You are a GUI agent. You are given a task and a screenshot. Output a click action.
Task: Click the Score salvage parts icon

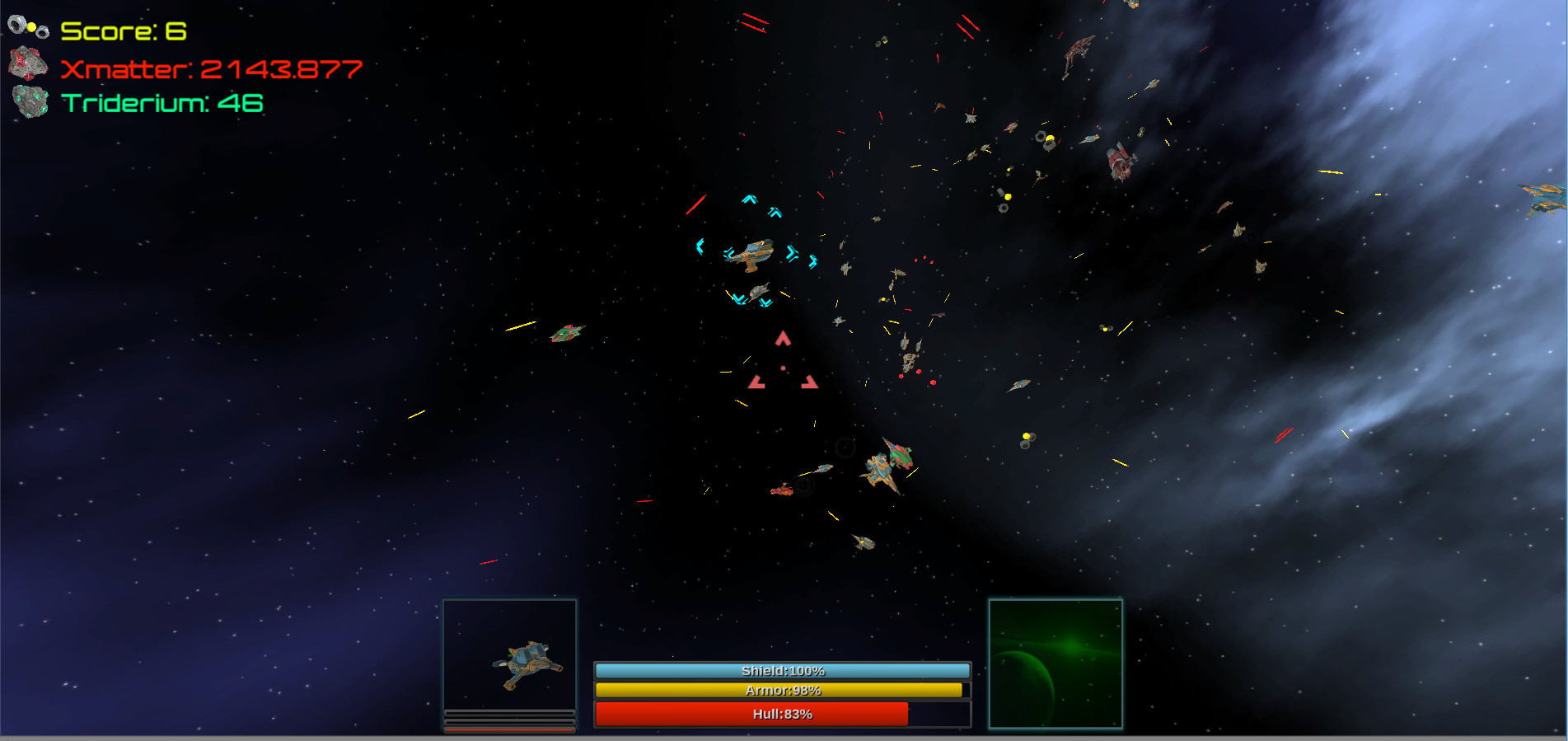[27, 26]
